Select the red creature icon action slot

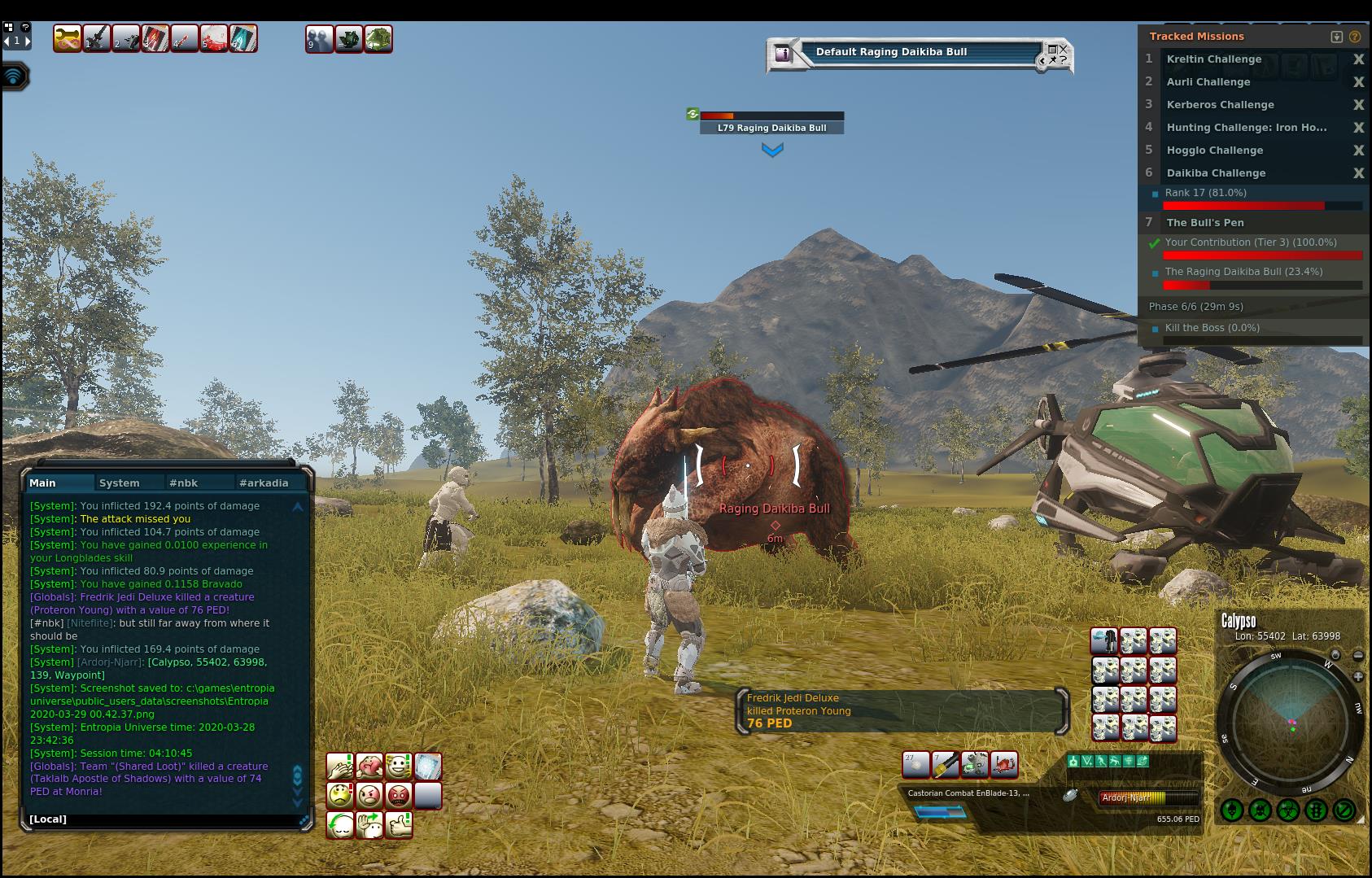pos(1004,765)
